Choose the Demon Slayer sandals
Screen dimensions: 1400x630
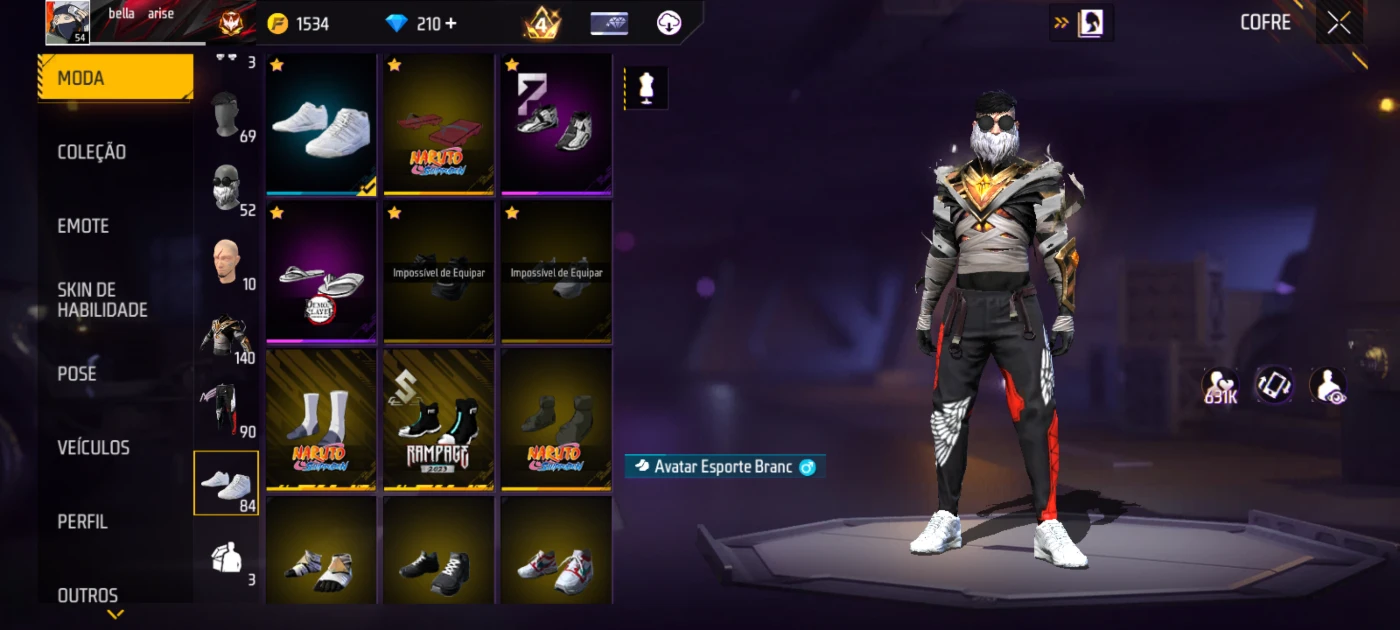(x=321, y=272)
